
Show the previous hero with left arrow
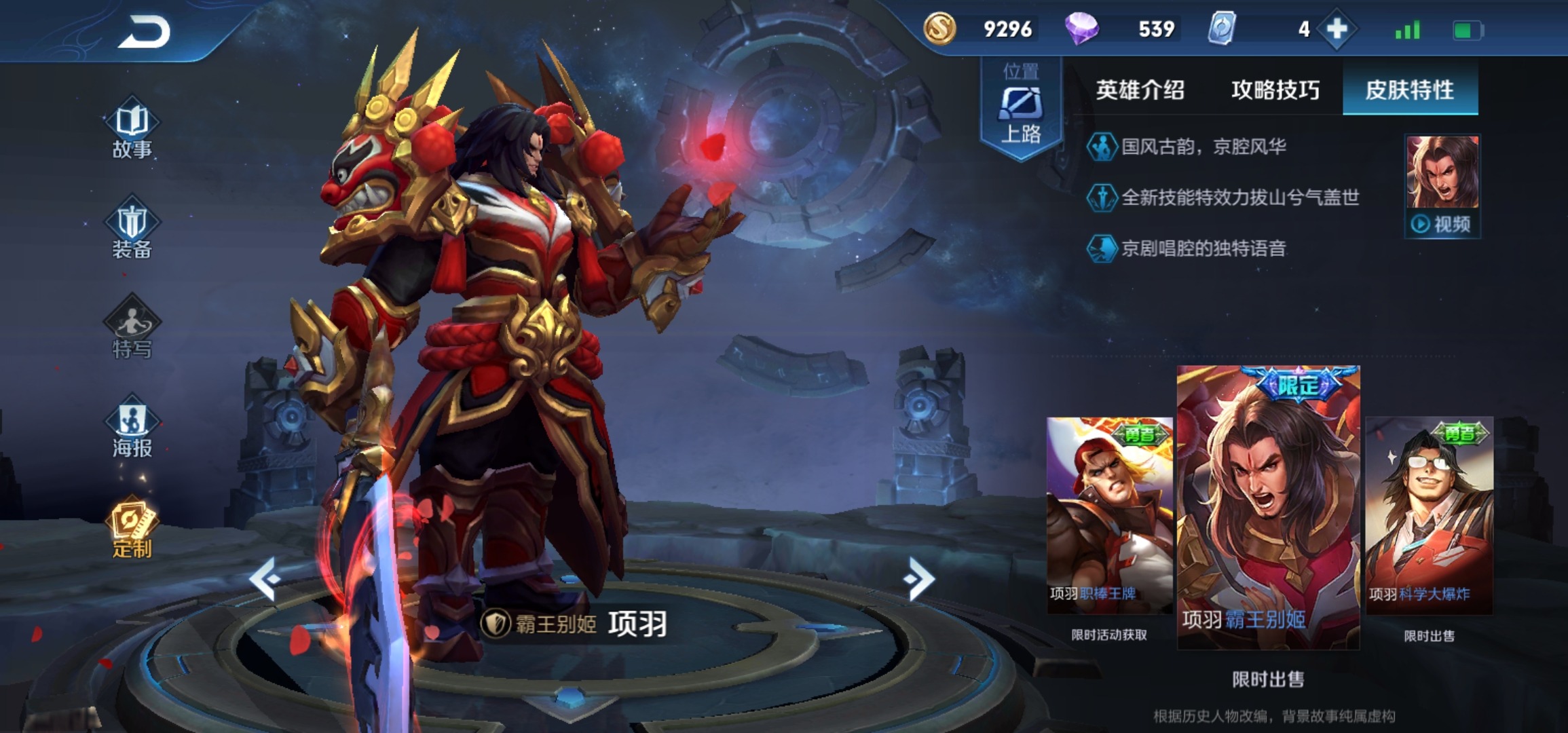[264, 578]
